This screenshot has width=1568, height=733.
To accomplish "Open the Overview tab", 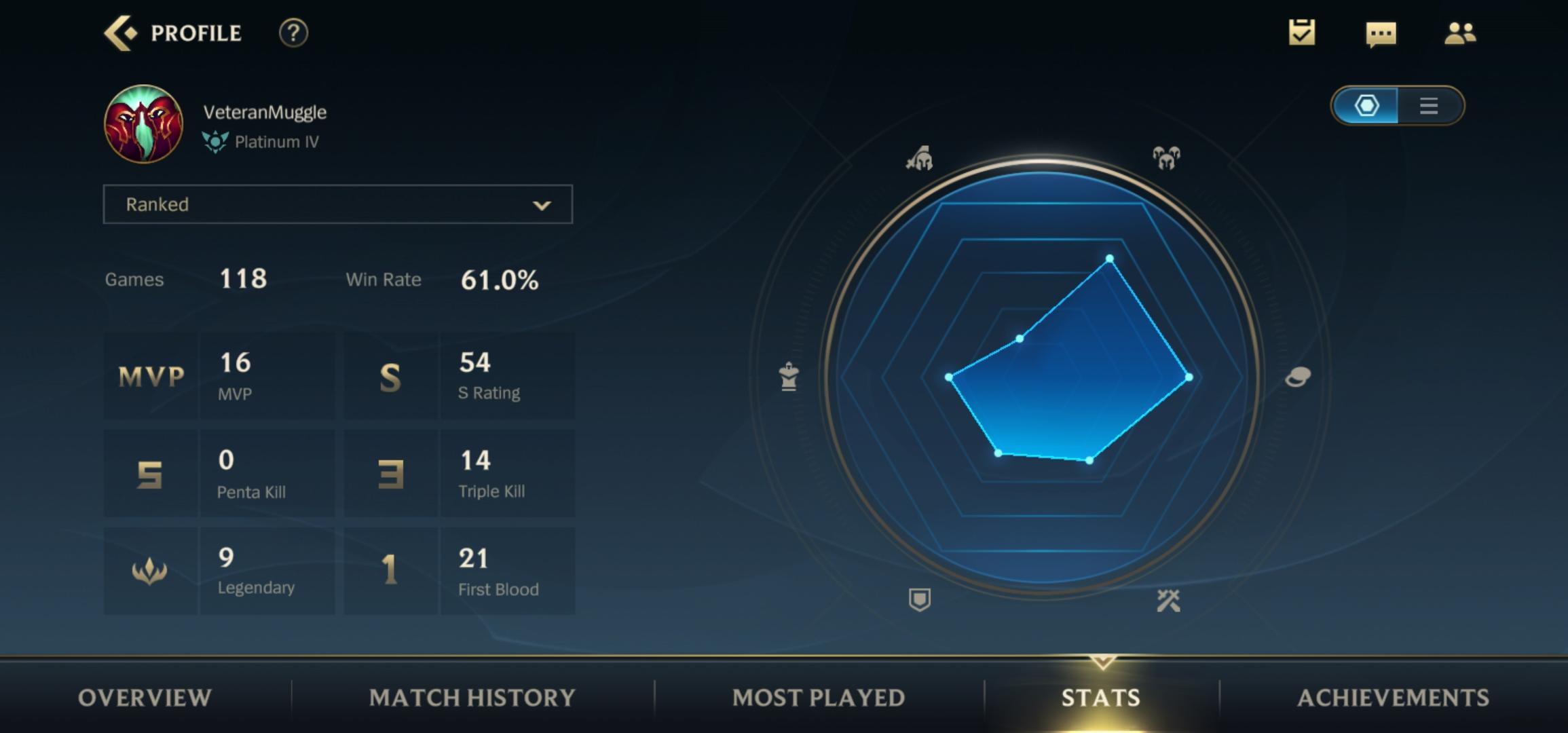I will 145,698.
